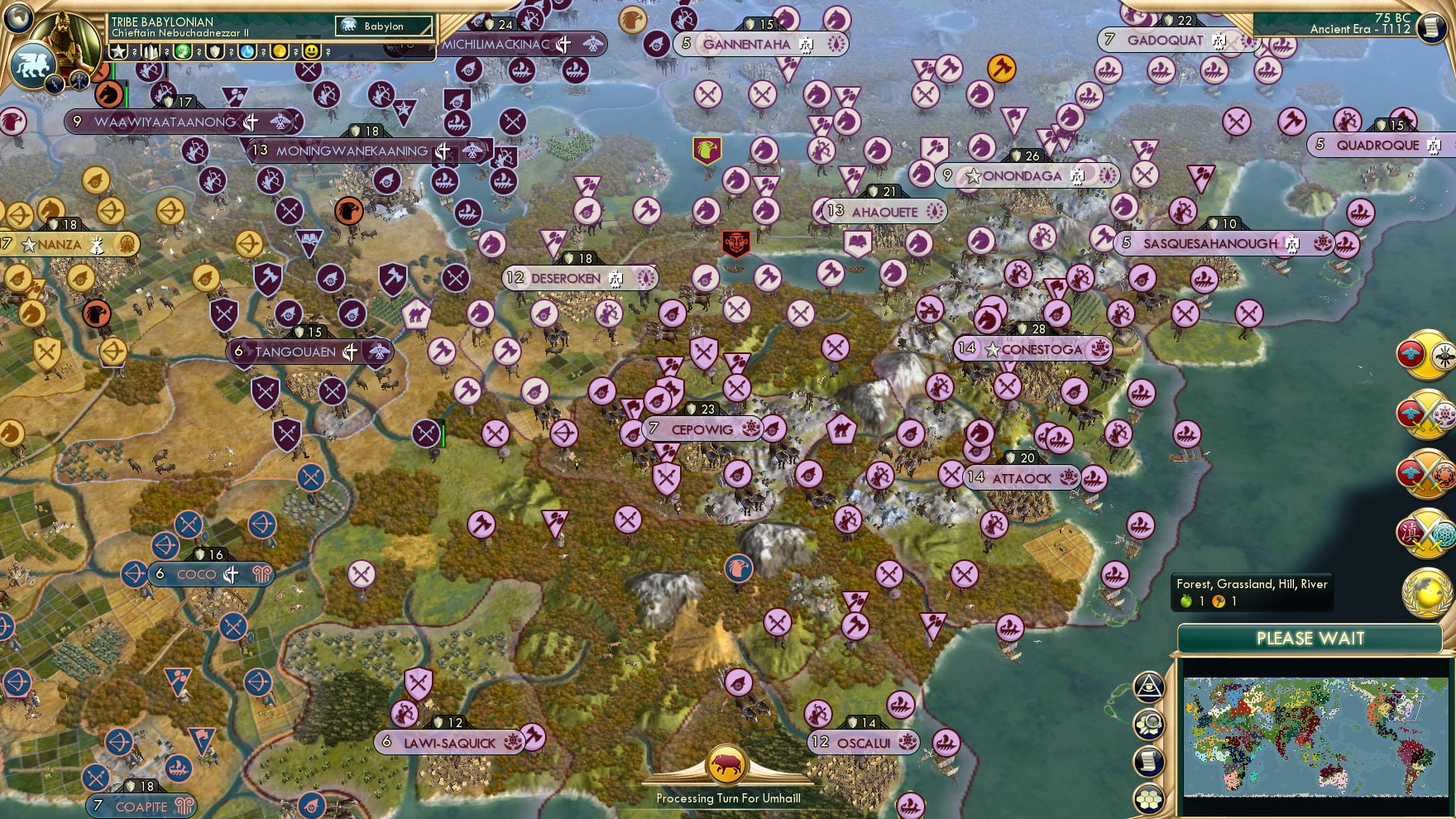Toggle the strategic view eye icon
This screenshot has height=819, width=1456.
[x=1148, y=687]
